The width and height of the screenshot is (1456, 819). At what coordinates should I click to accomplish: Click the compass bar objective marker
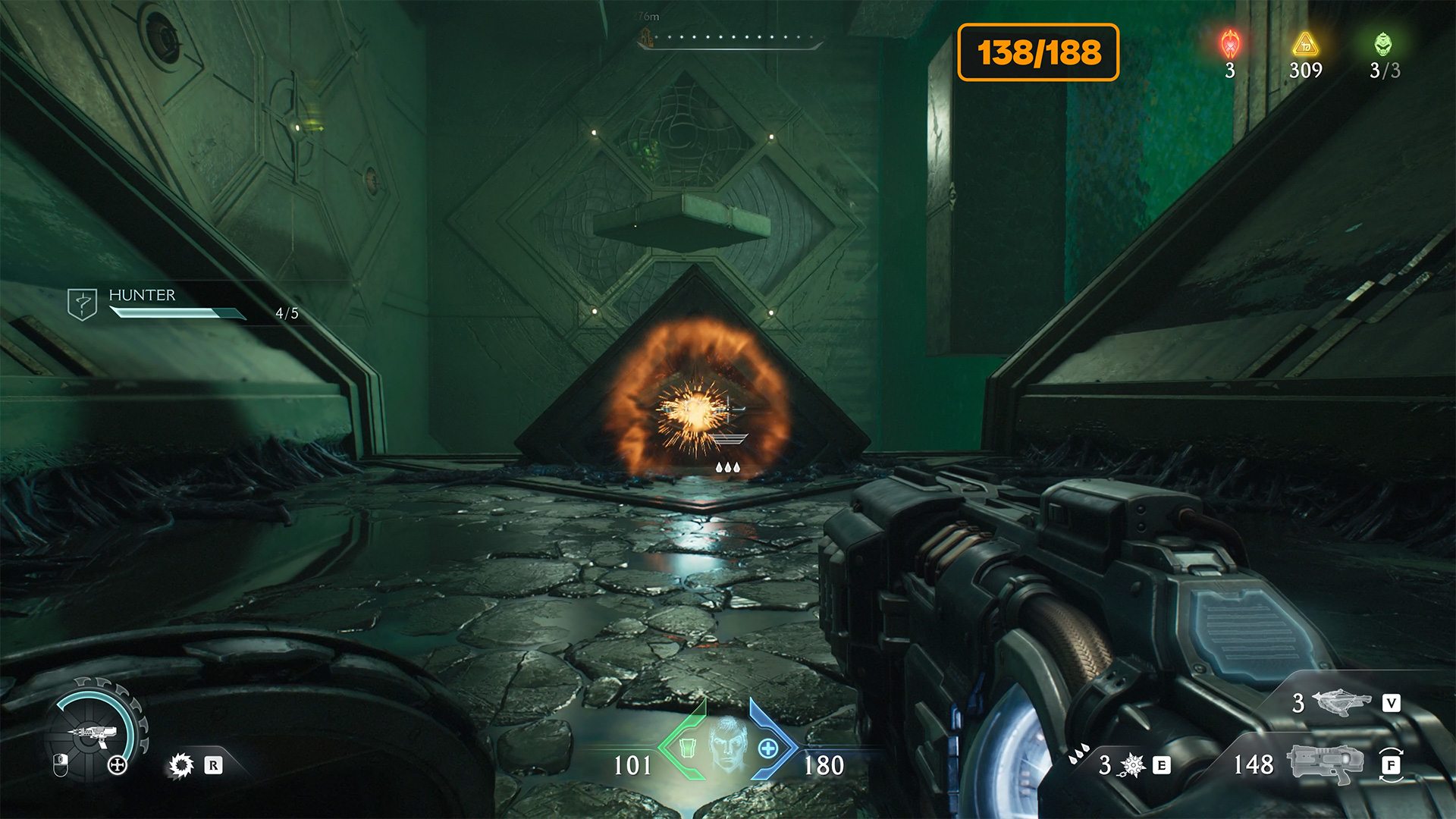coord(646,37)
